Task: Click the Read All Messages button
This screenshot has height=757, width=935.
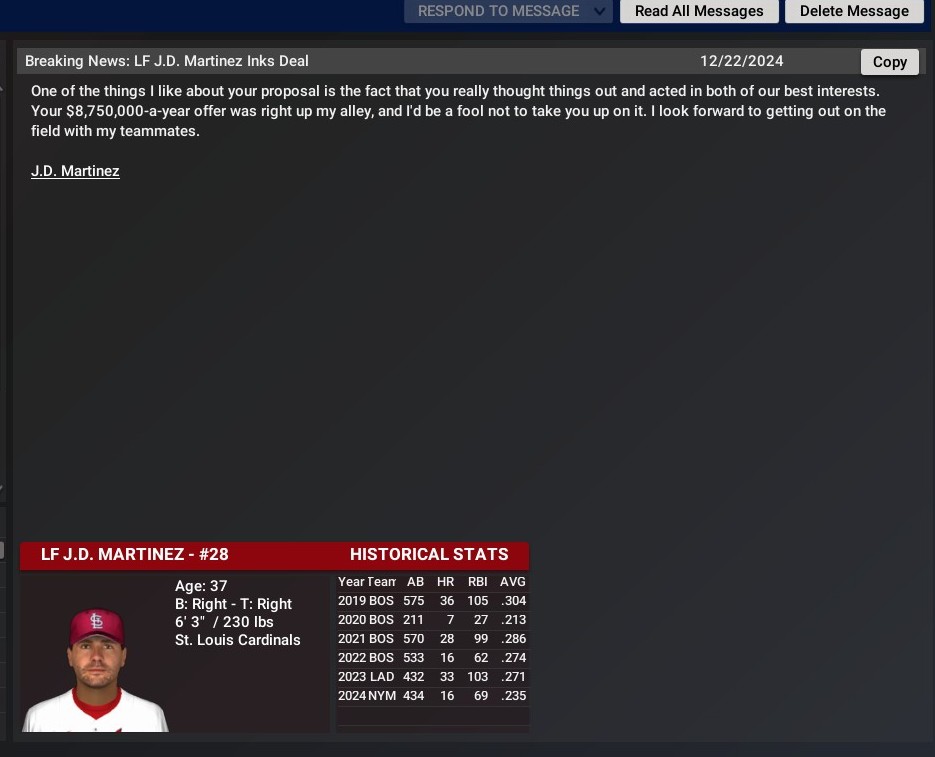Action: (699, 11)
